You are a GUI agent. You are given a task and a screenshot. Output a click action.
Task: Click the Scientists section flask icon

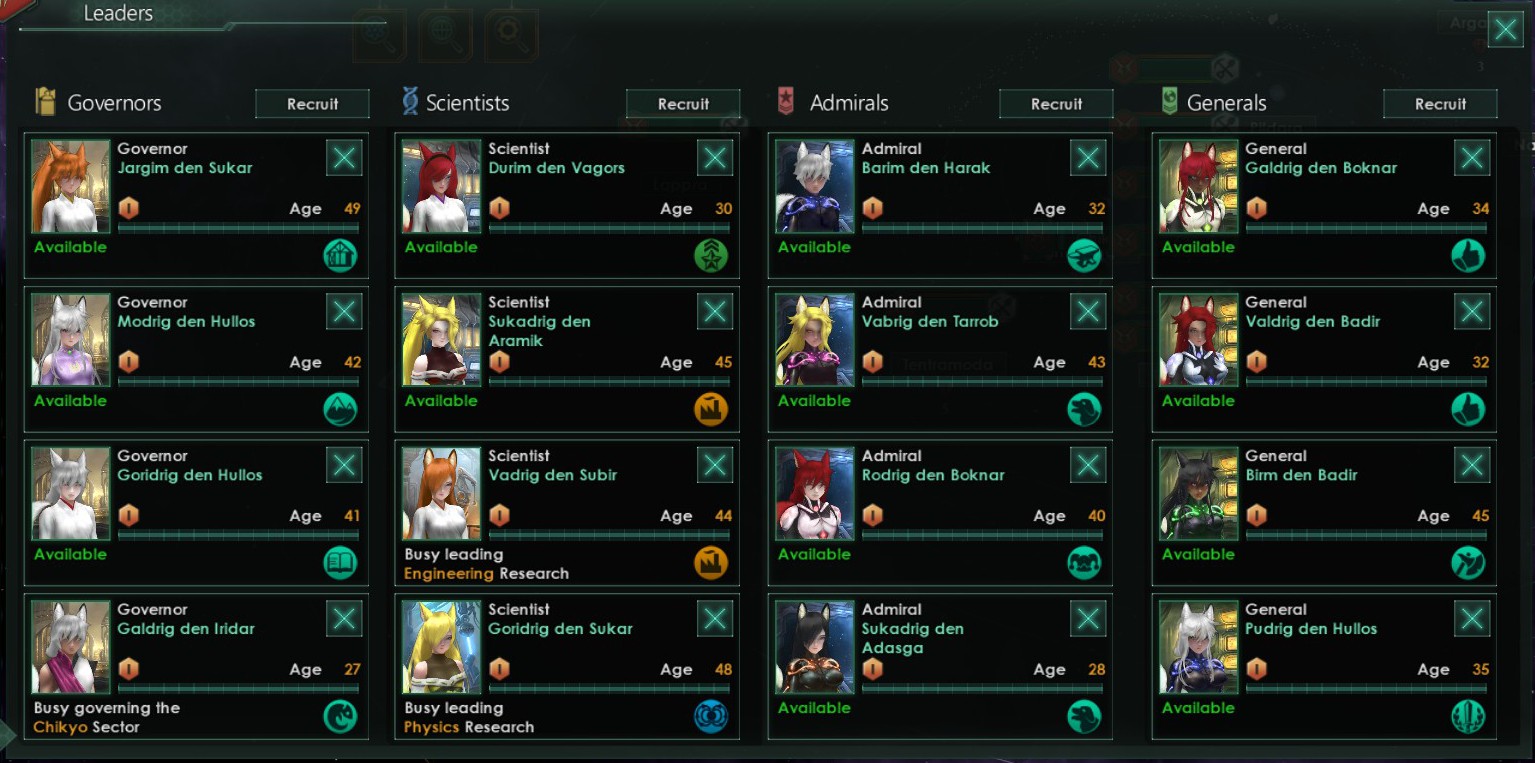pos(409,101)
